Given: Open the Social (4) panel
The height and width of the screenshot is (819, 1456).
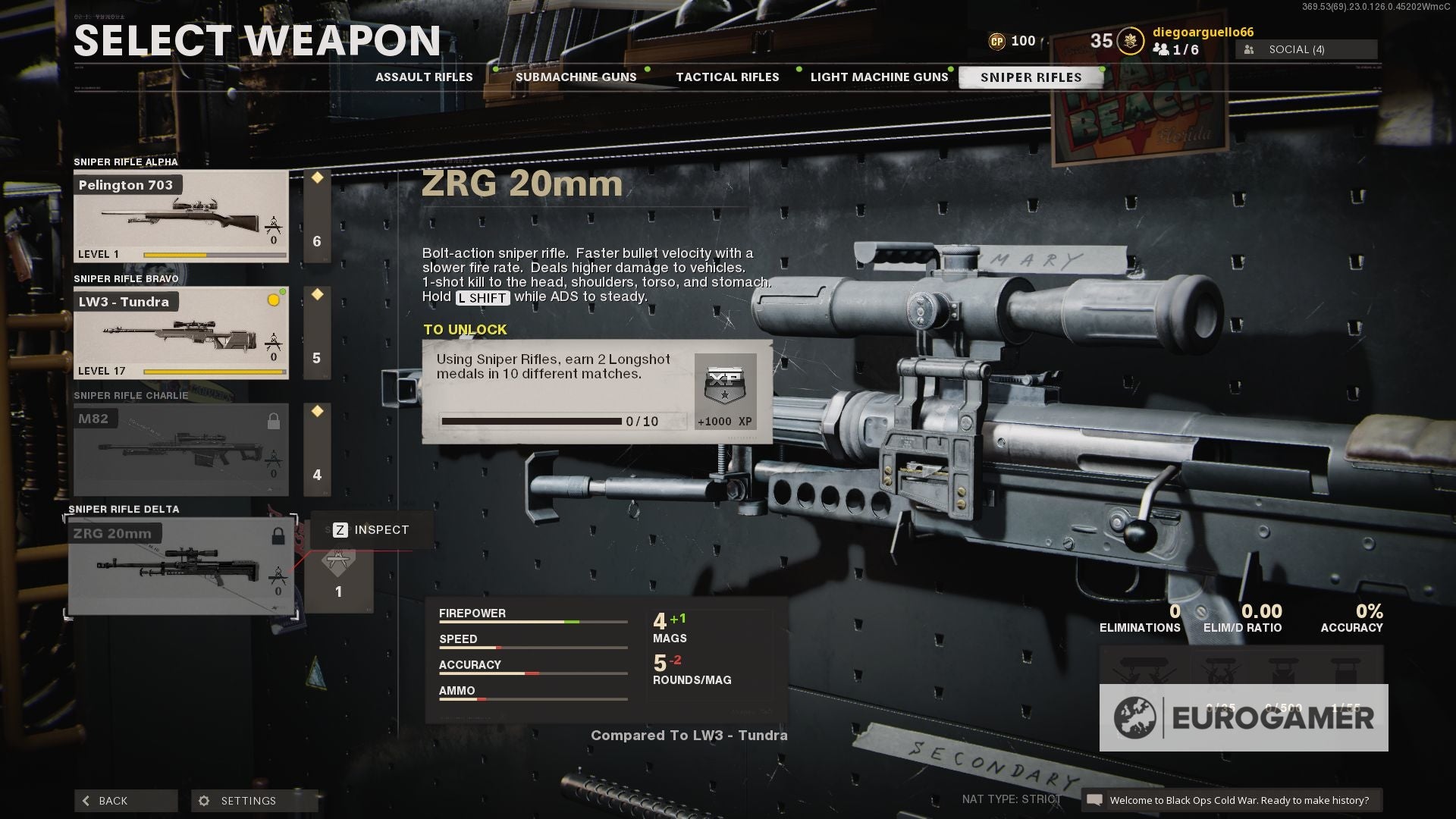Looking at the screenshot, I should (x=1306, y=49).
